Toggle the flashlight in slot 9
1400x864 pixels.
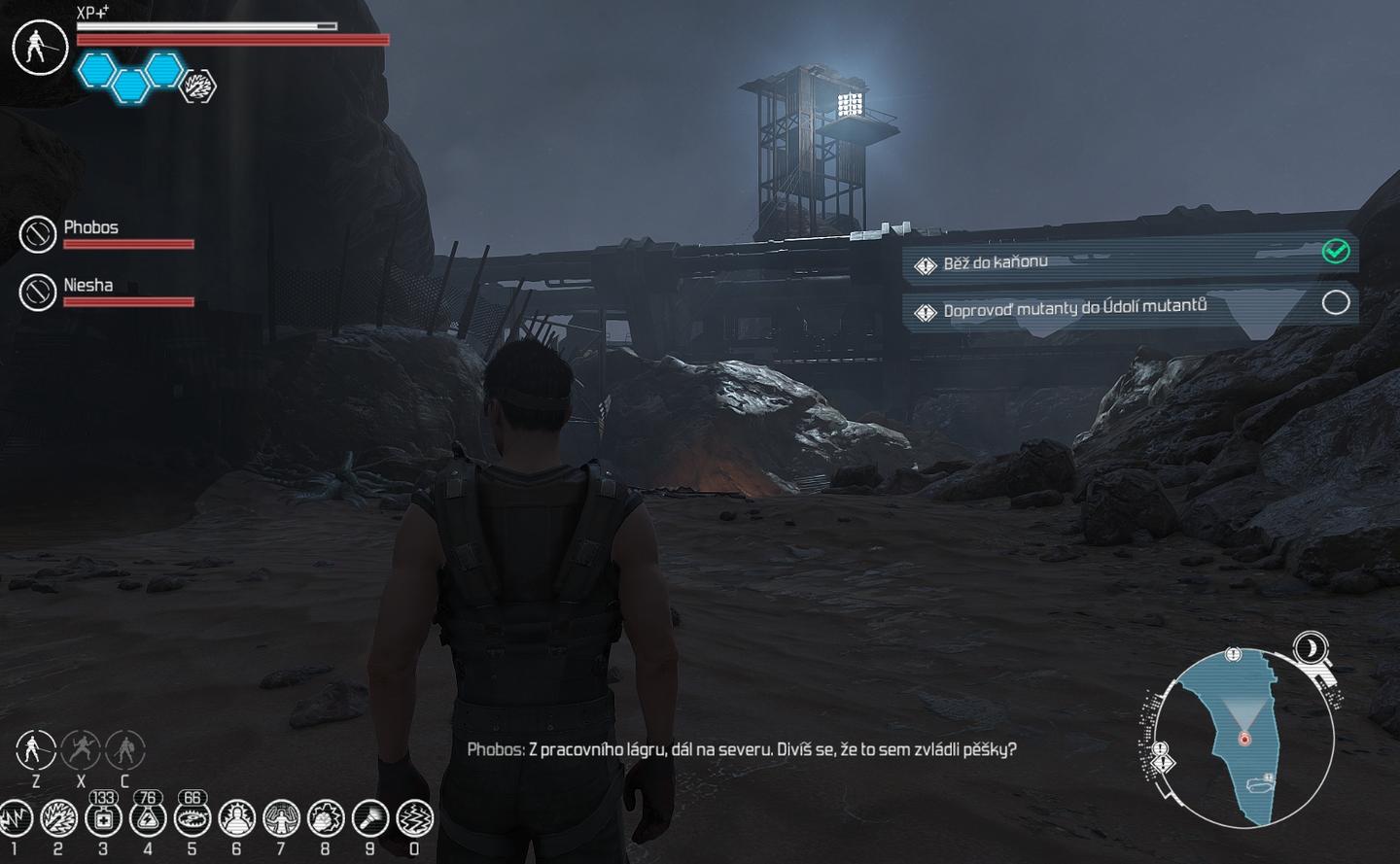pyautogui.click(x=370, y=819)
